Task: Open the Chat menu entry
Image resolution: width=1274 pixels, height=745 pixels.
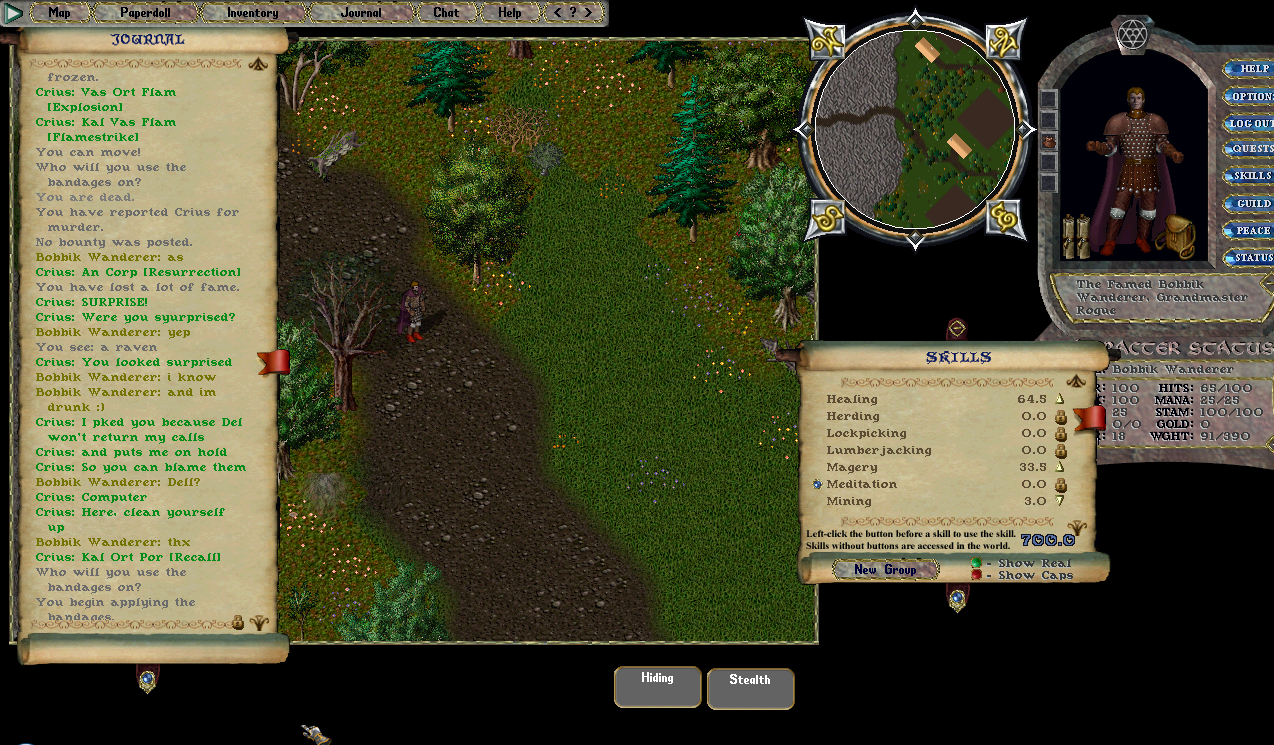Action: pos(446,13)
